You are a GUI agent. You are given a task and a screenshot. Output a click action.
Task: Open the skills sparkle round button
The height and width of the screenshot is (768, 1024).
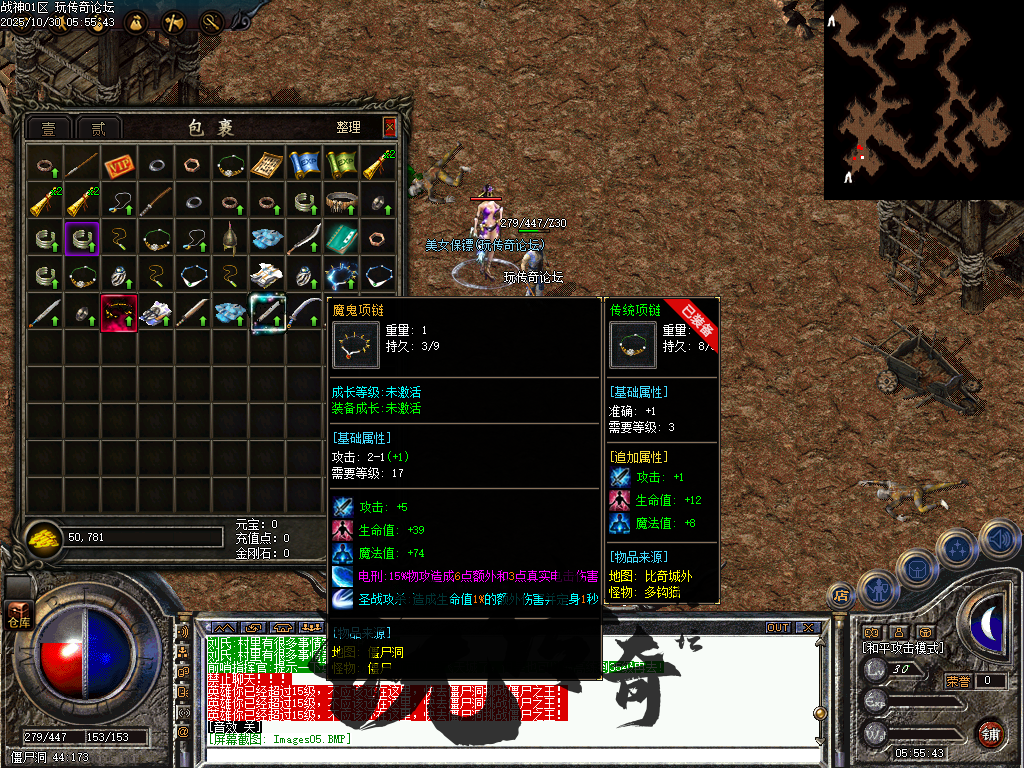(x=957, y=550)
